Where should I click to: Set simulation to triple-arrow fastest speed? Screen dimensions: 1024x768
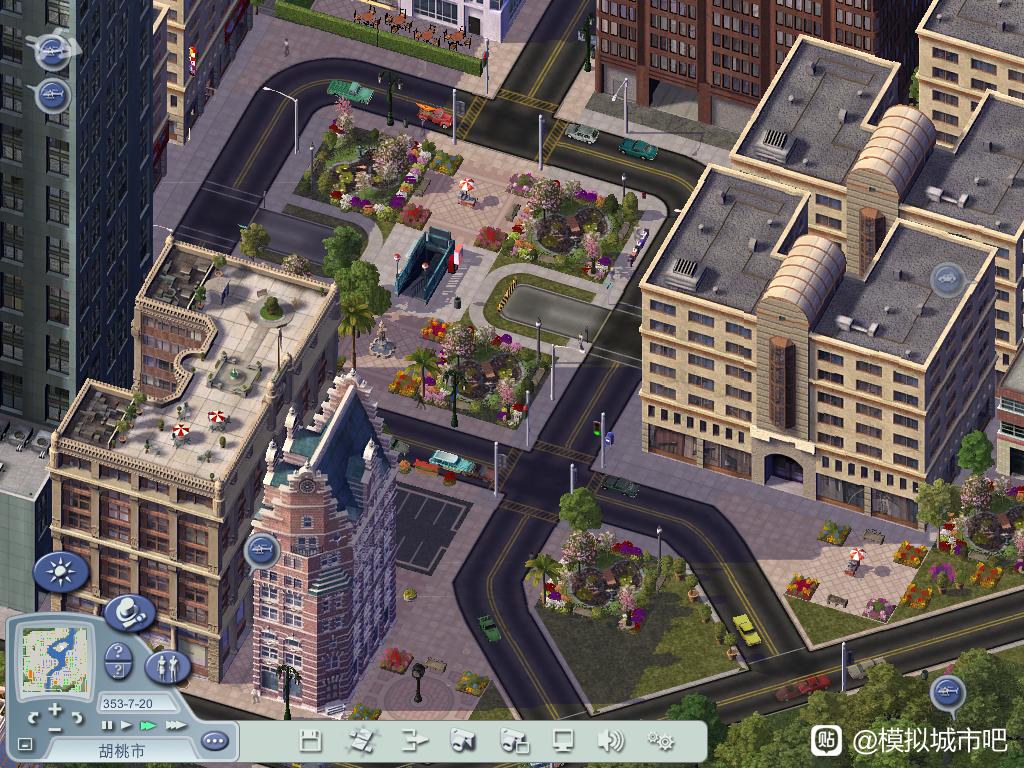click(174, 725)
